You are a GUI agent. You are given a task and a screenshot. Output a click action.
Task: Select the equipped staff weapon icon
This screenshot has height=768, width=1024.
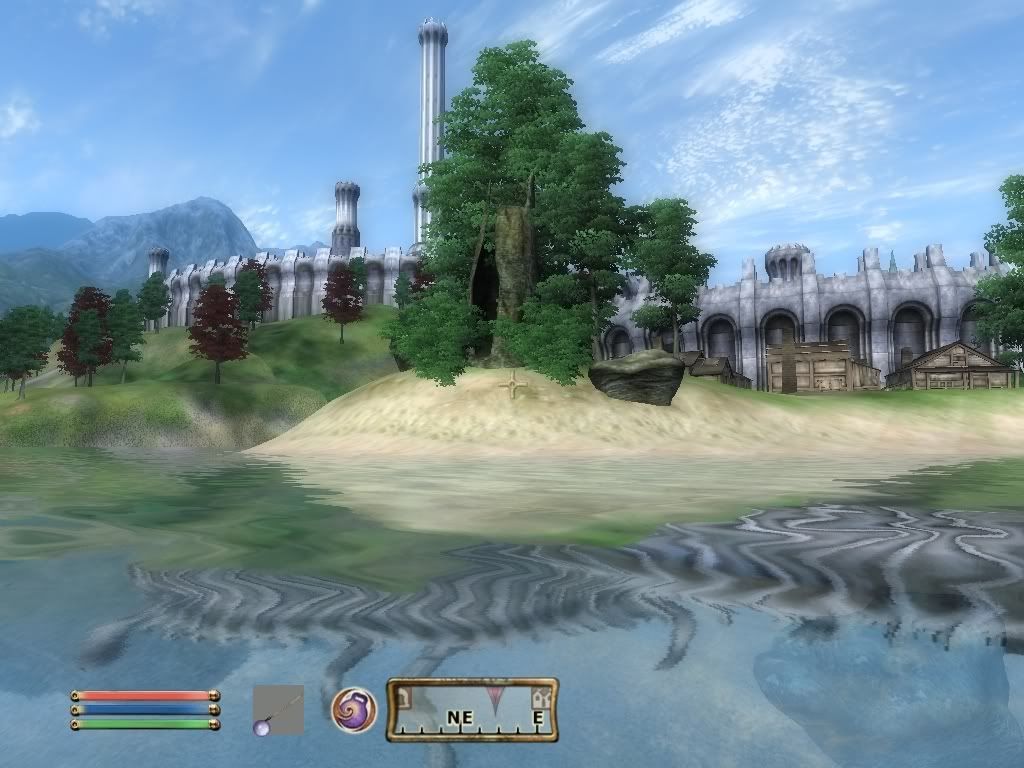click(278, 710)
